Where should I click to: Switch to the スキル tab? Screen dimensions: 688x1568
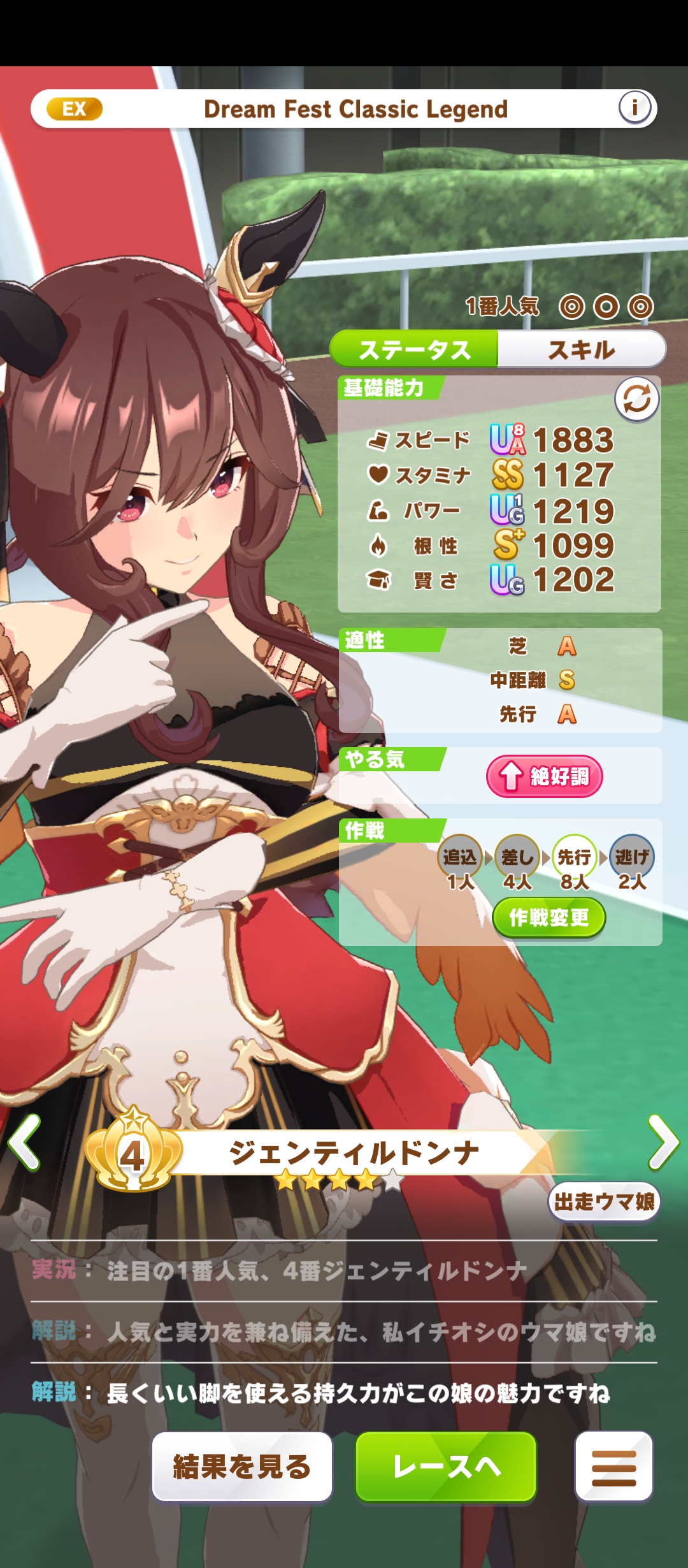click(x=581, y=349)
